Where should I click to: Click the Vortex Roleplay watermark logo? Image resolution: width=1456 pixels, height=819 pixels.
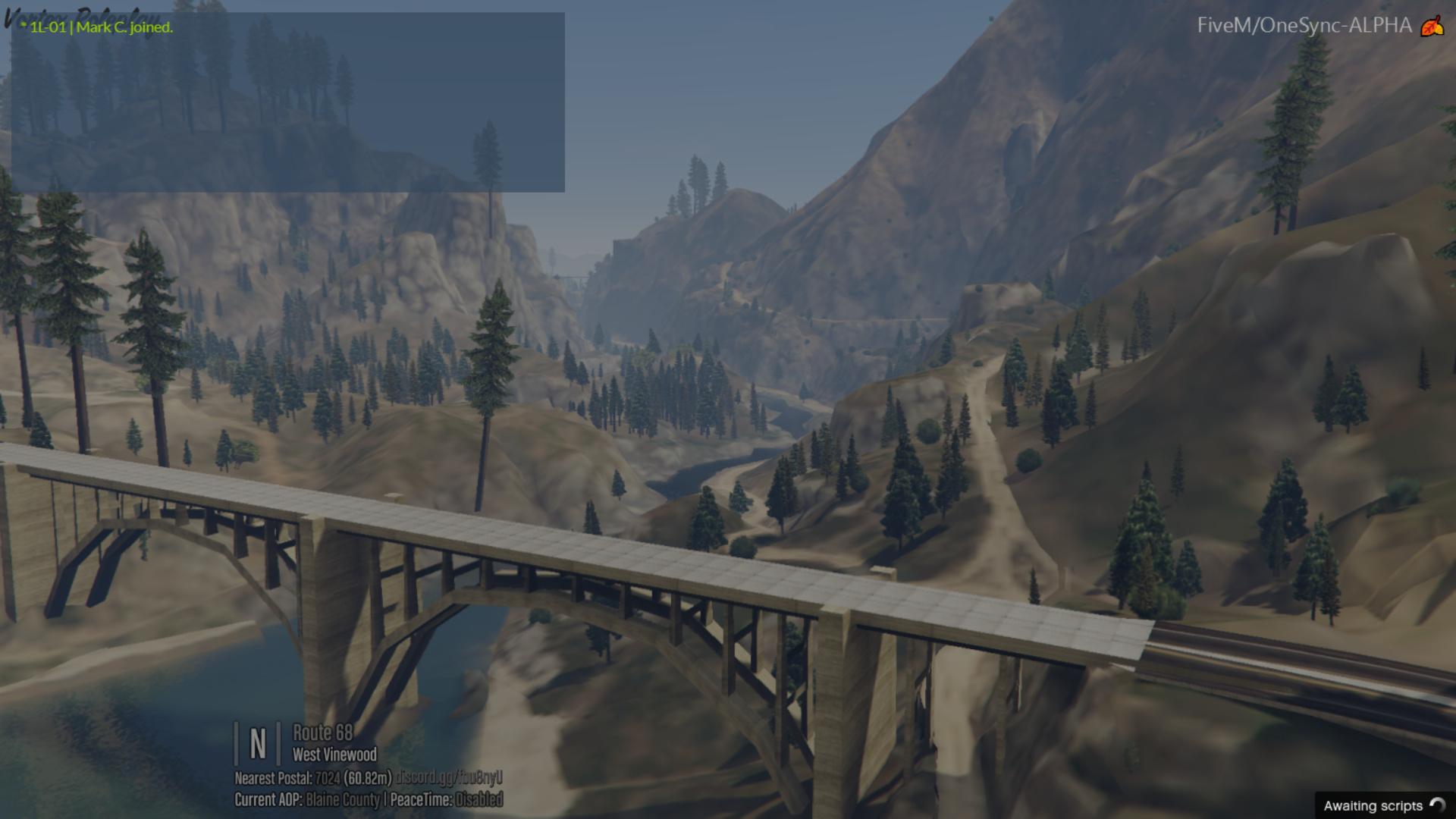[x=80, y=17]
